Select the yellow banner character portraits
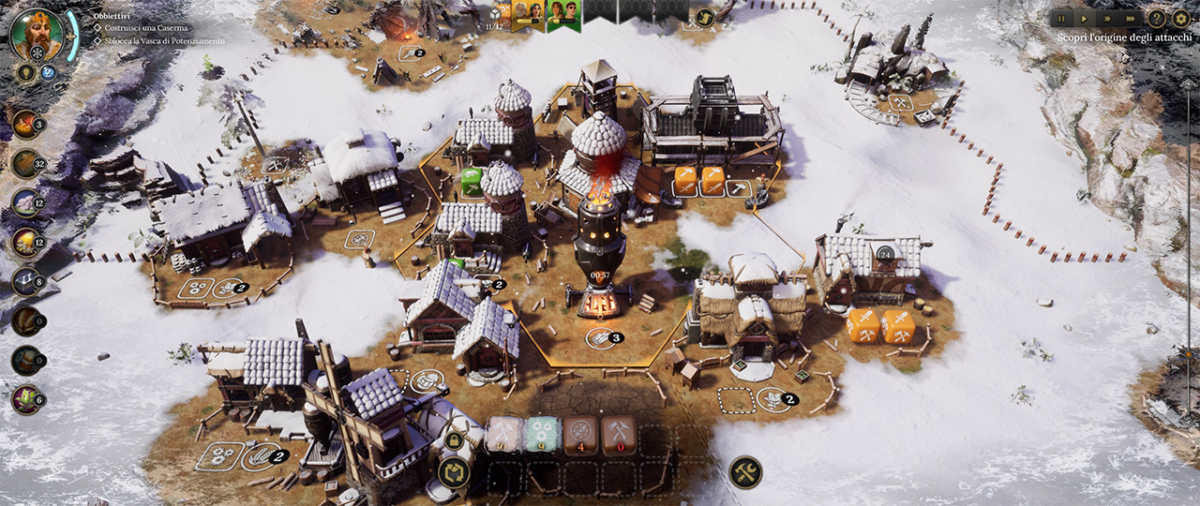The image size is (1200, 506). click(x=528, y=14)
